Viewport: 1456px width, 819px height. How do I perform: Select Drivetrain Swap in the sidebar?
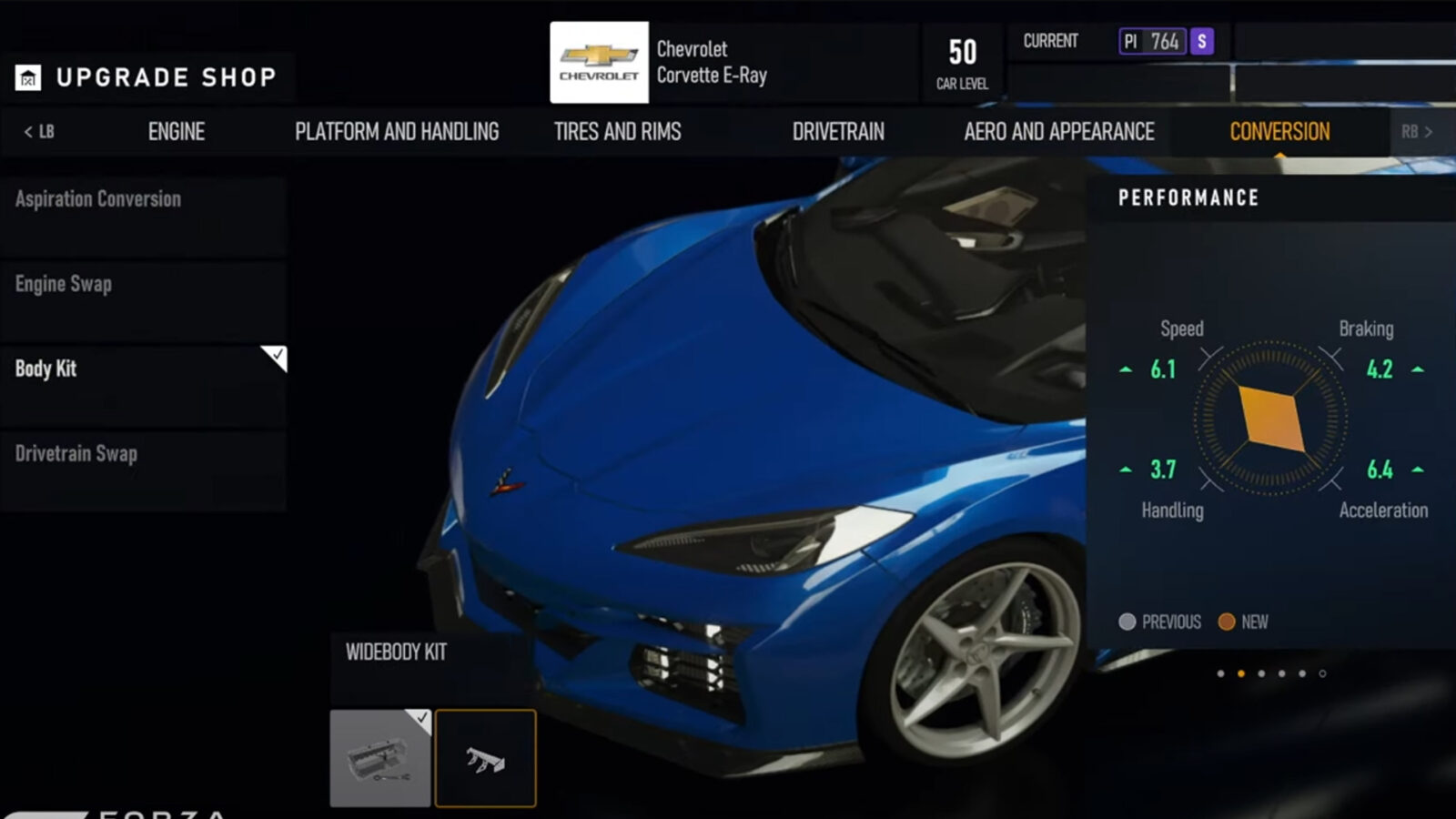76,453
